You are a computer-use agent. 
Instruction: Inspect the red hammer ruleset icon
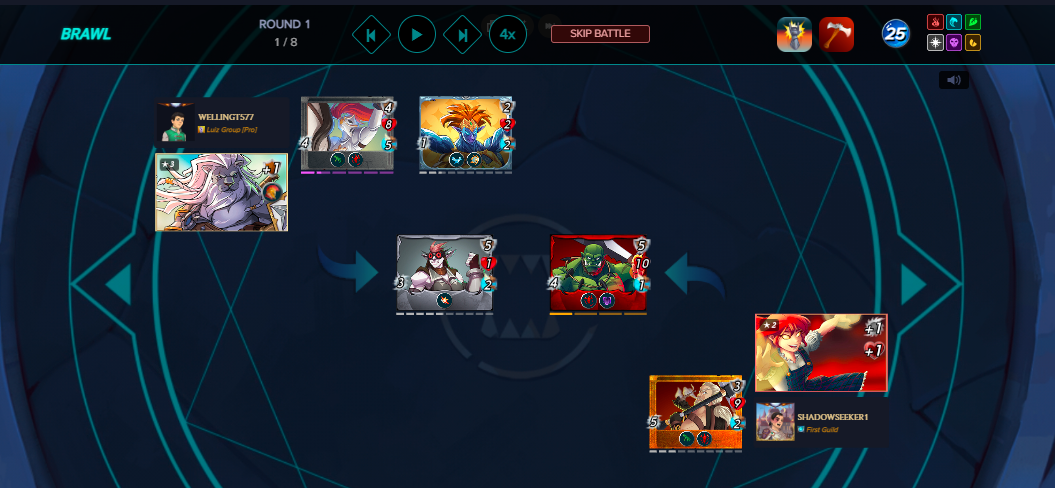coord(836,34)
